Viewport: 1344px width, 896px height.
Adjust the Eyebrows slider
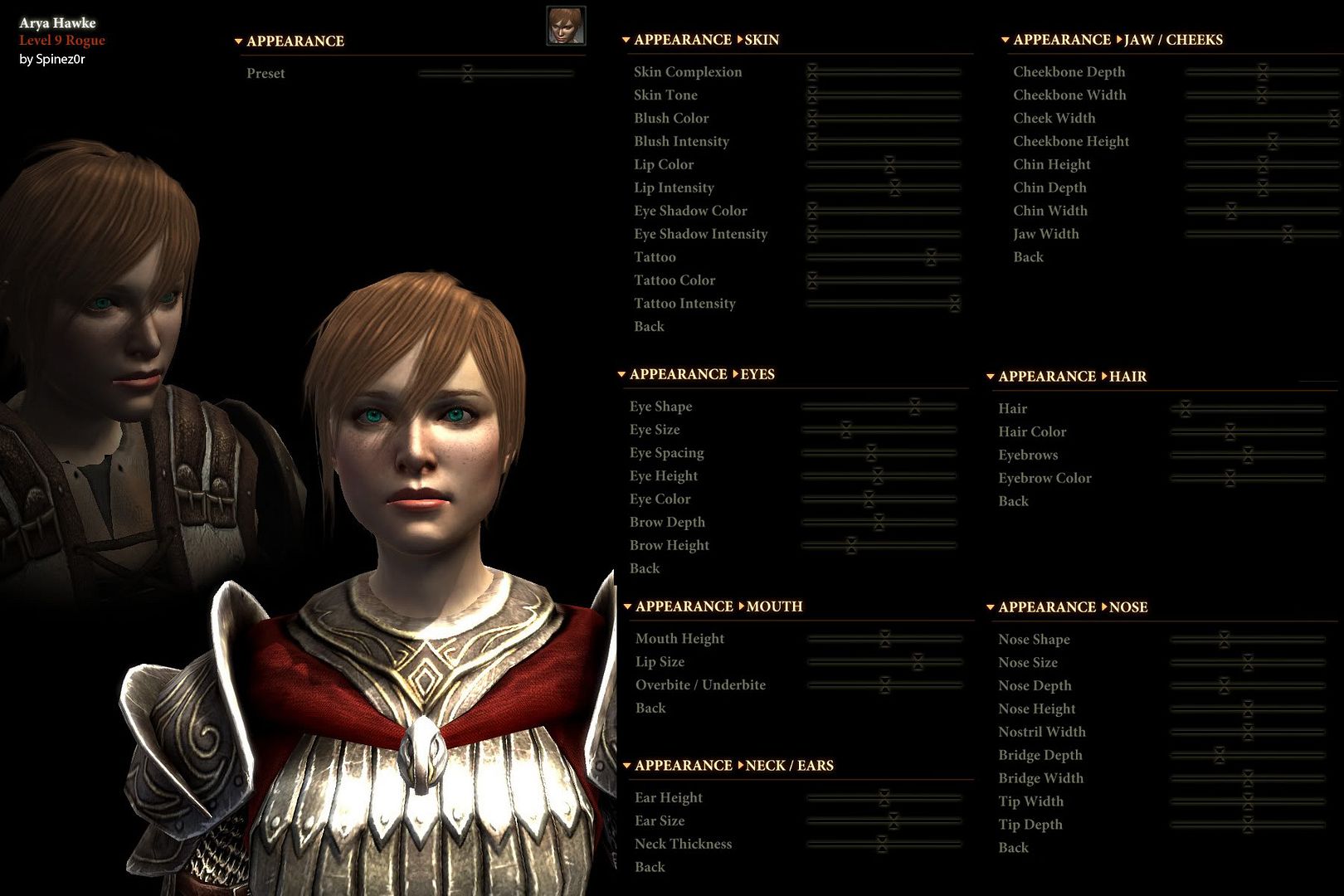[x=1248, y=455]
